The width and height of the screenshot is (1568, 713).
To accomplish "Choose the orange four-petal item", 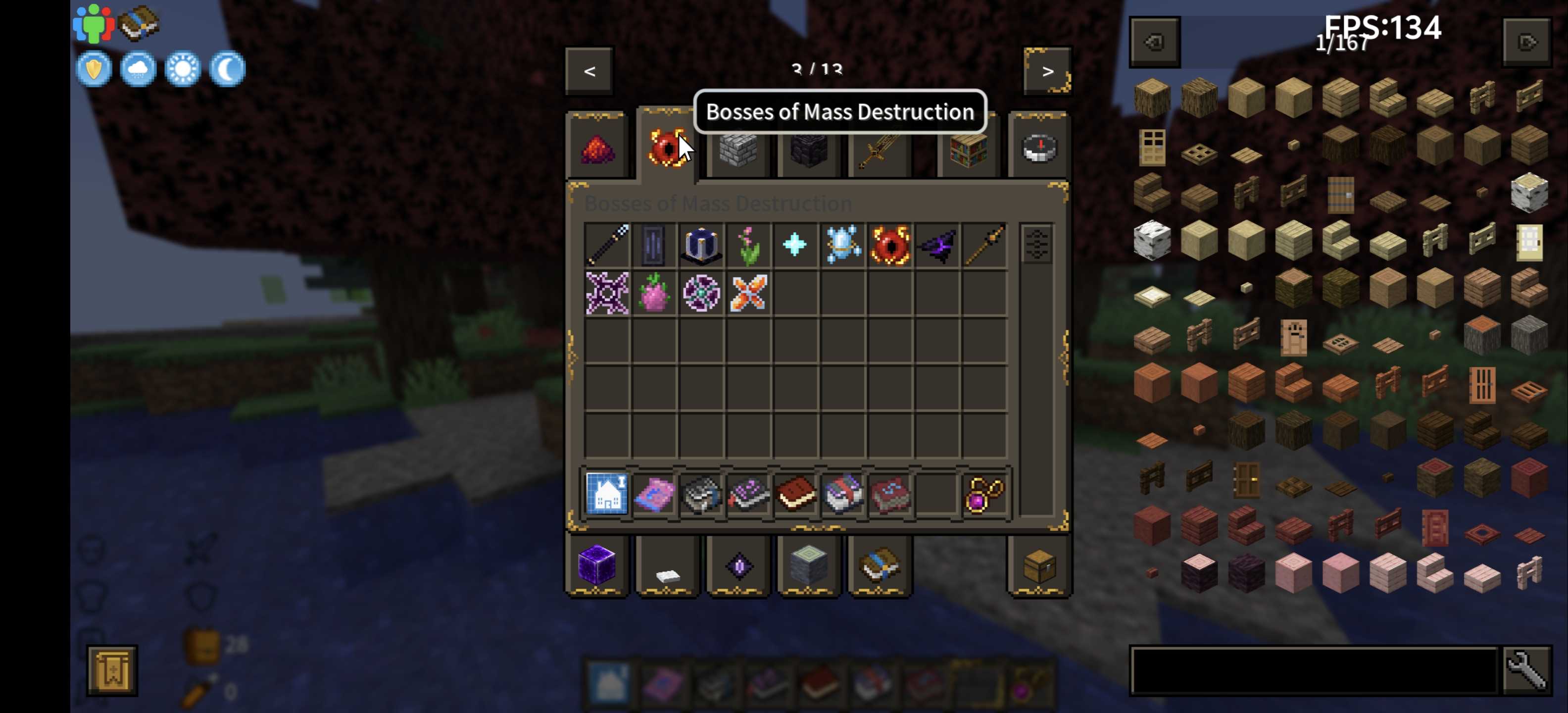I will (749, 293).
